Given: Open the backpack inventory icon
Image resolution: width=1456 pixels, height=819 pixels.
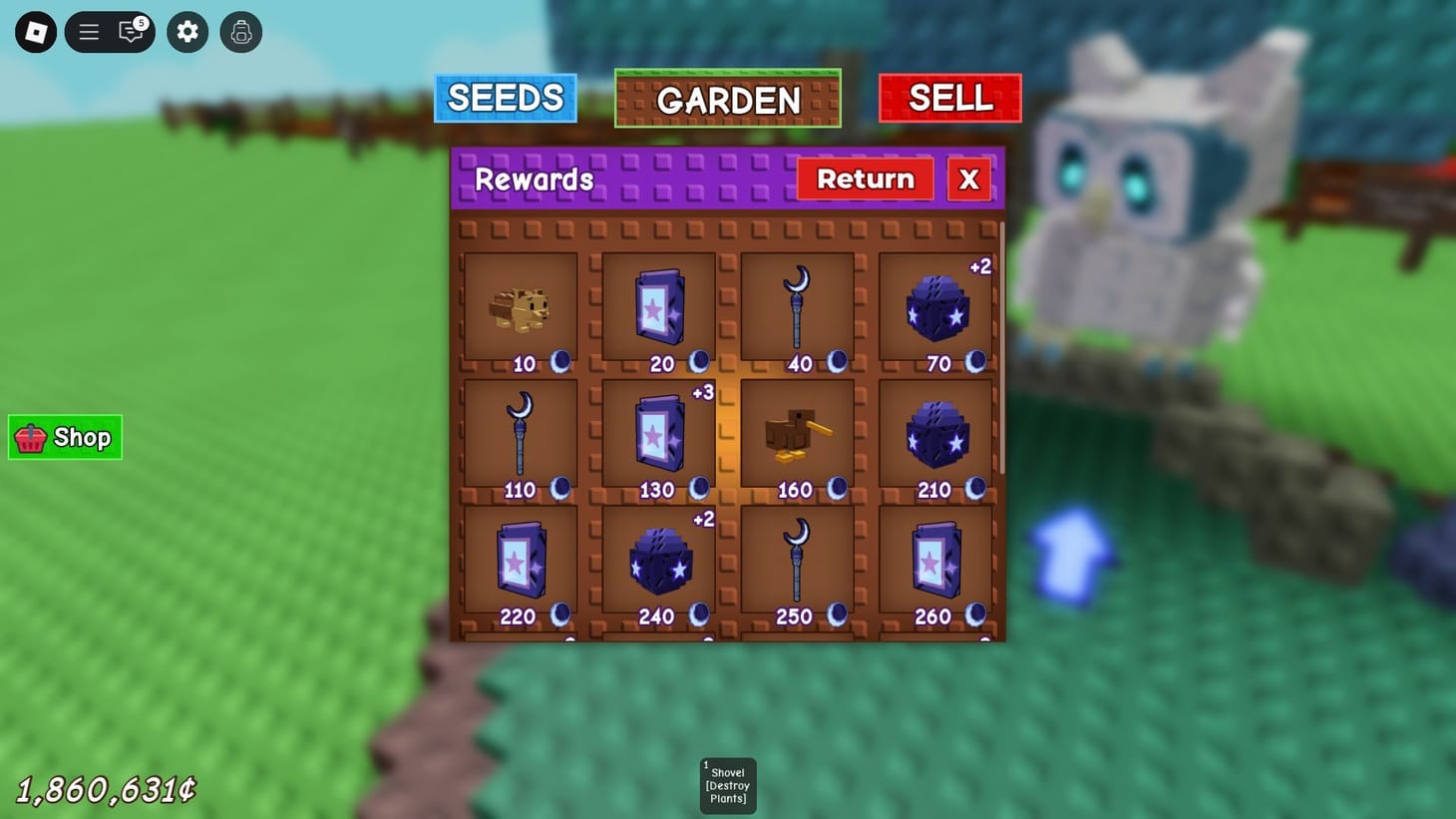Looking at the screenshot, I should 240,32.
